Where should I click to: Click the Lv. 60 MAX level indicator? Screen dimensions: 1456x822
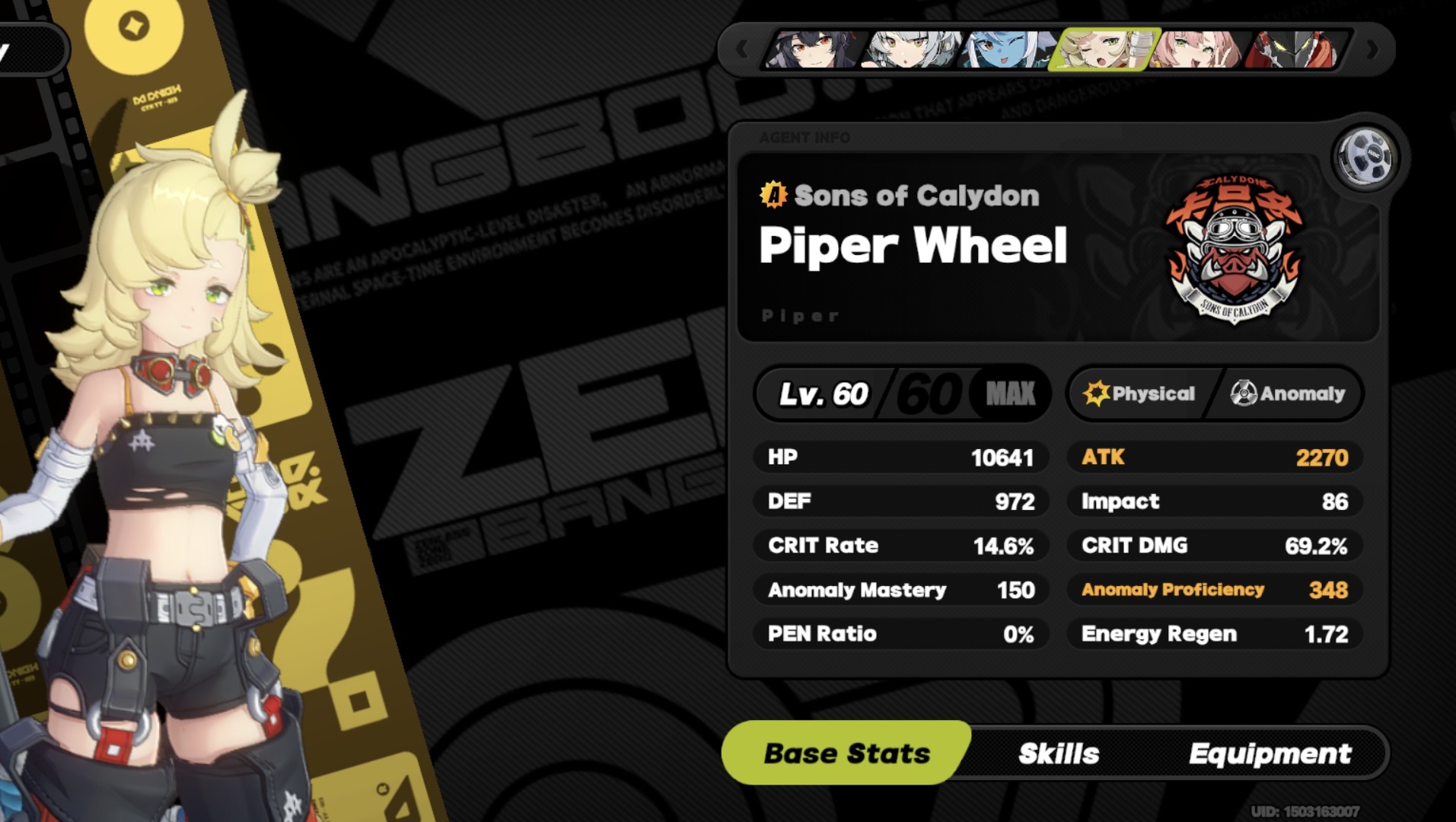tap(900, 393)
